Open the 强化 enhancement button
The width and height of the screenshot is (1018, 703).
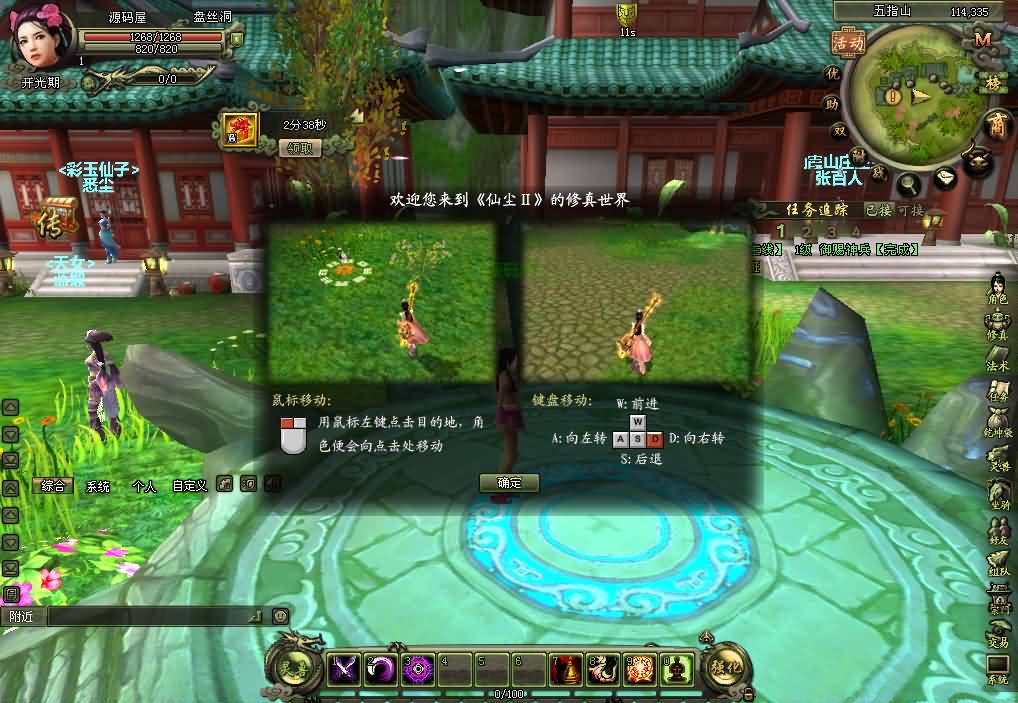[x=725, y=666]
